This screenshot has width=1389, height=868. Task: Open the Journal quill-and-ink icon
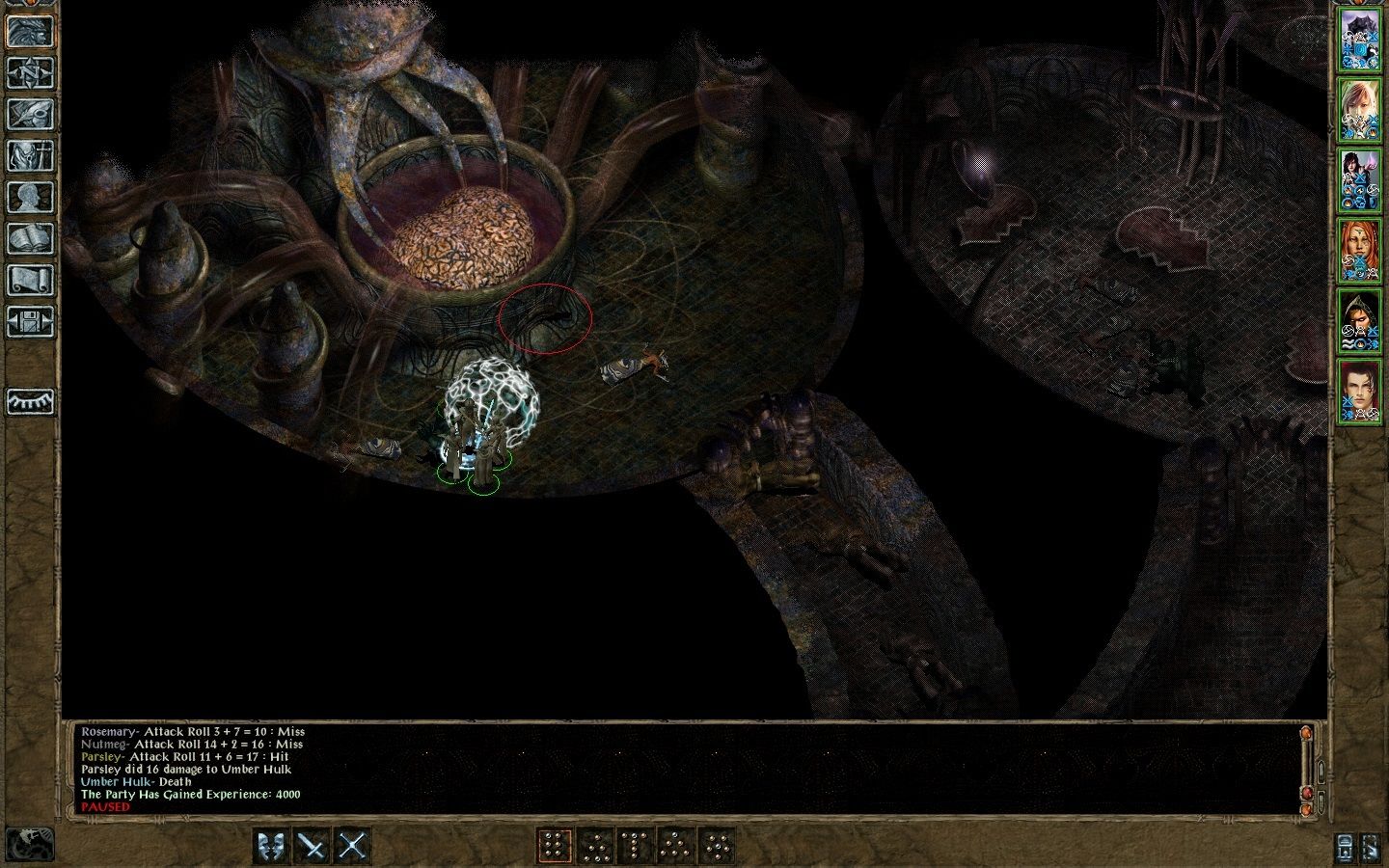coord(31,113)
